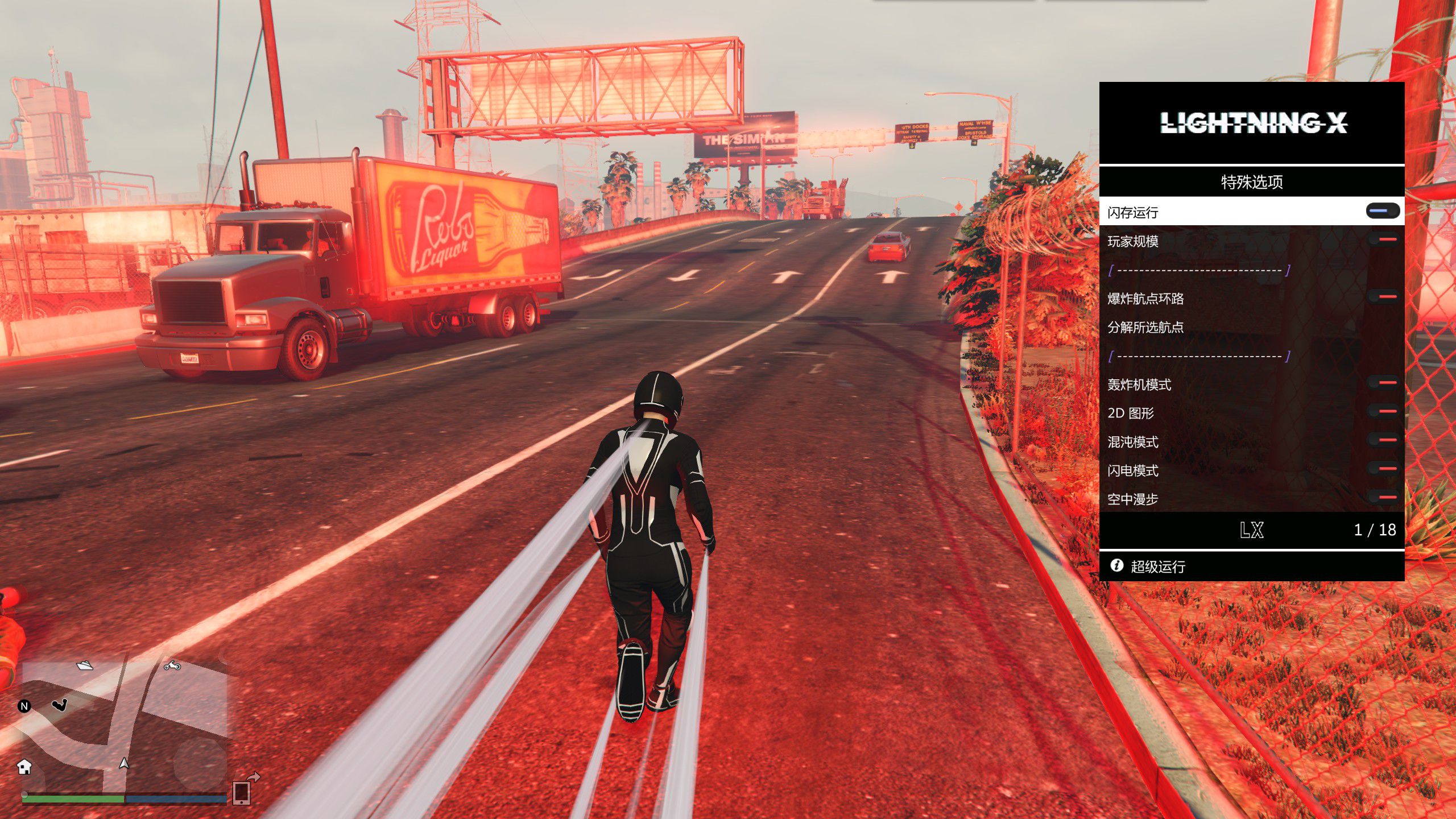Click the boat marker on the minimap

tap(85, 665)
